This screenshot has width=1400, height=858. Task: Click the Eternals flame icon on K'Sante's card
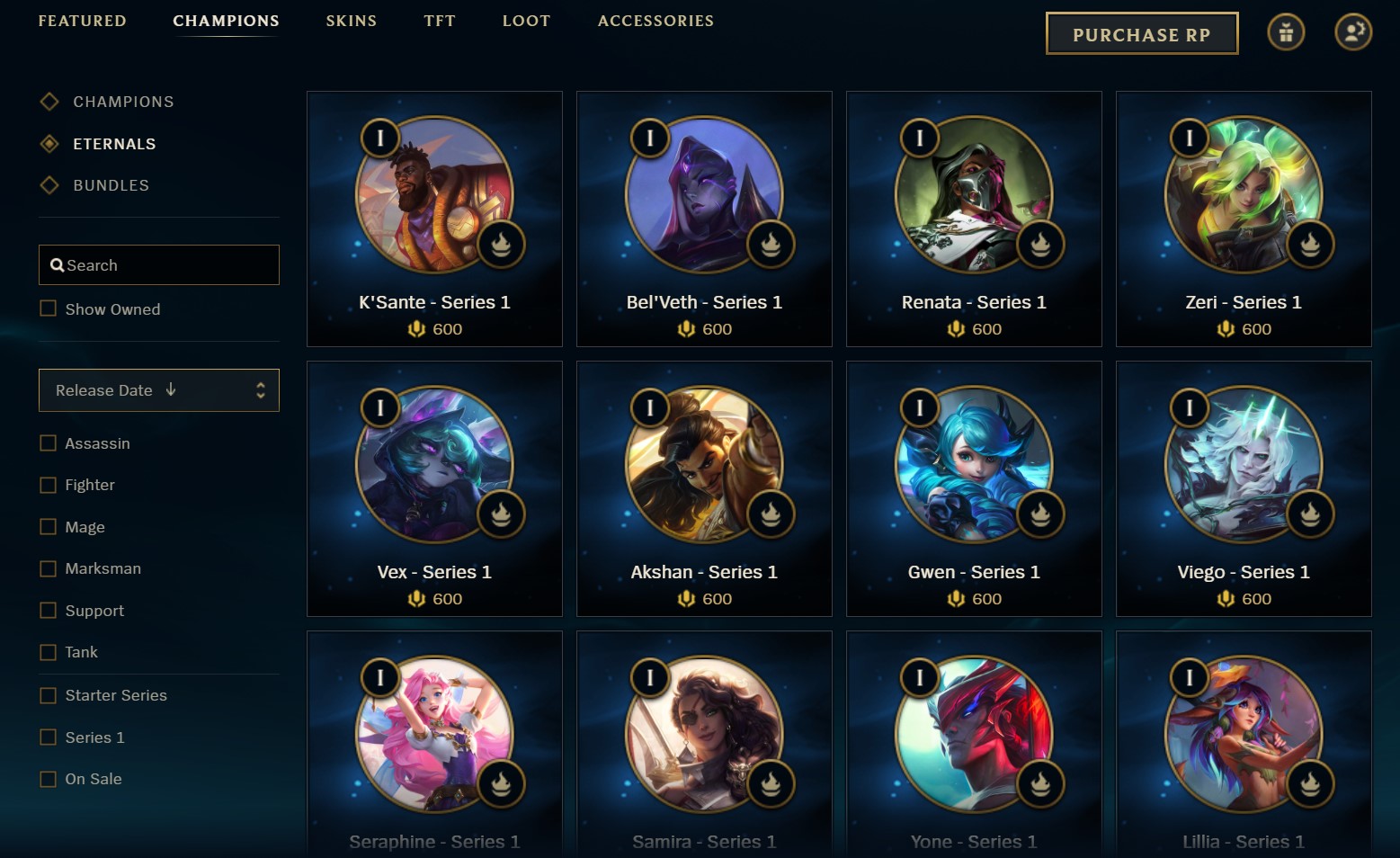point(501,245)
